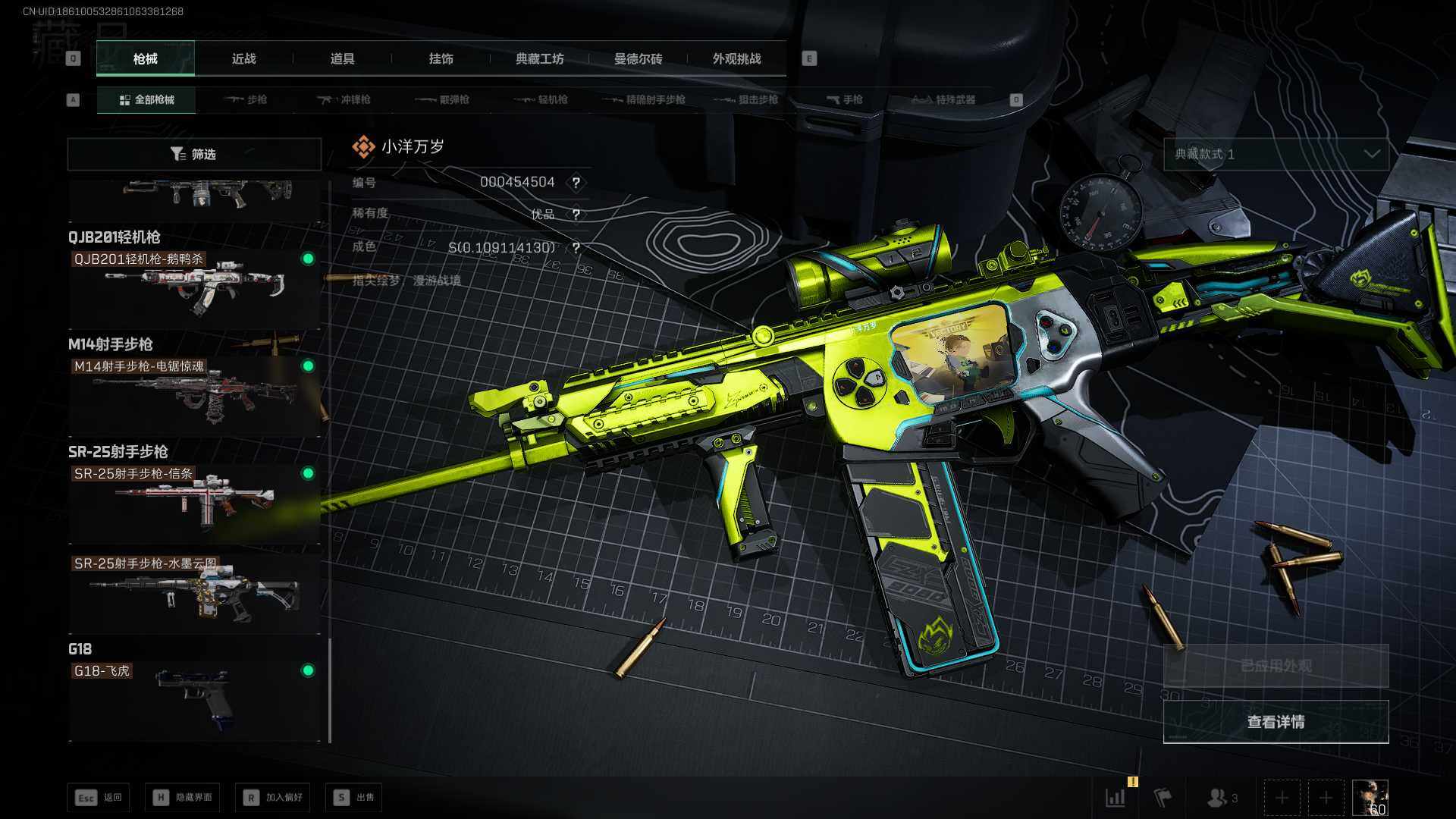Open the 道具 items tab
Image resolution: width=1456 pixels, height=819 pixels.
(x=342, y=59)
